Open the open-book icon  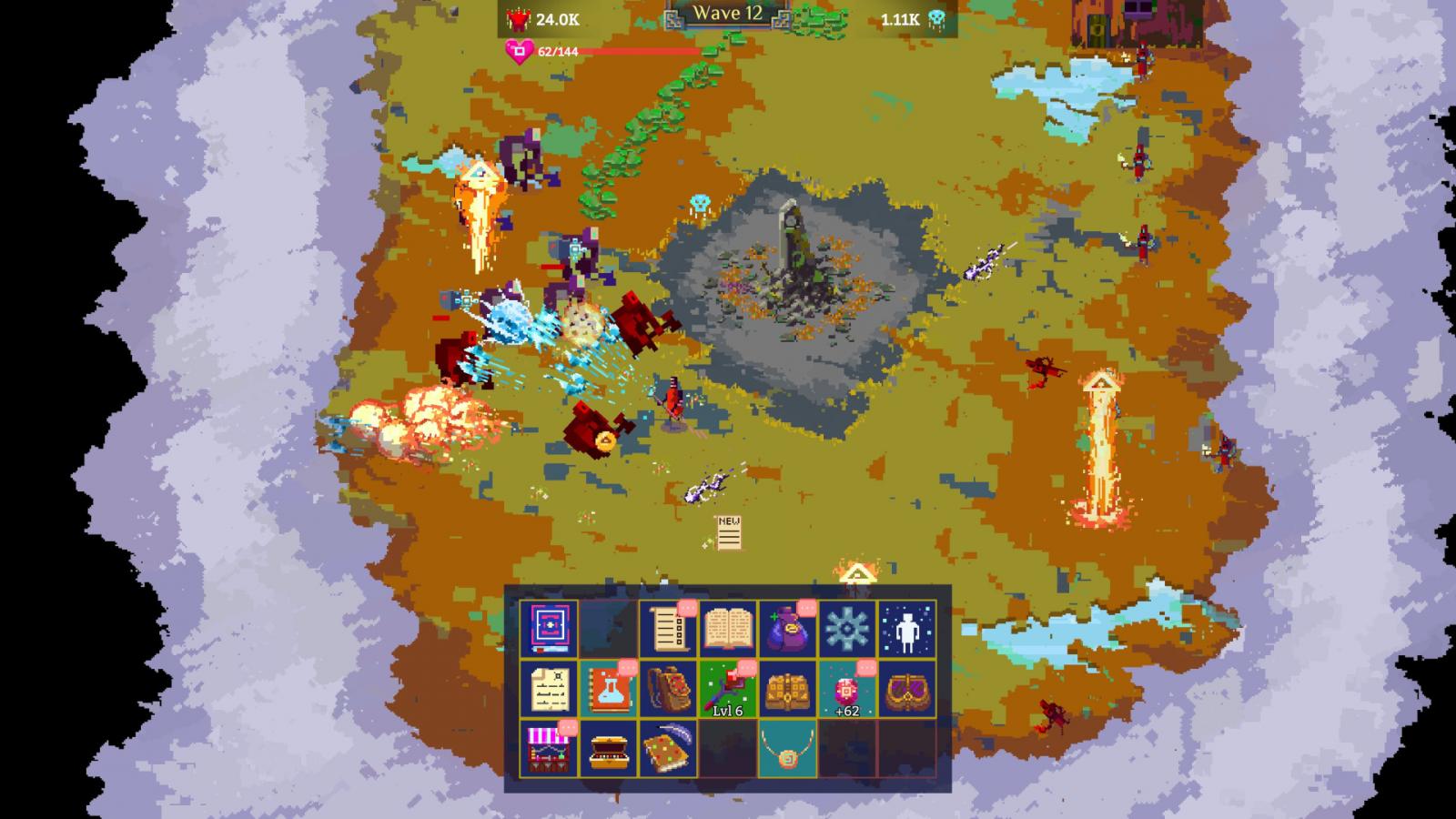click(x=728, y=628)
